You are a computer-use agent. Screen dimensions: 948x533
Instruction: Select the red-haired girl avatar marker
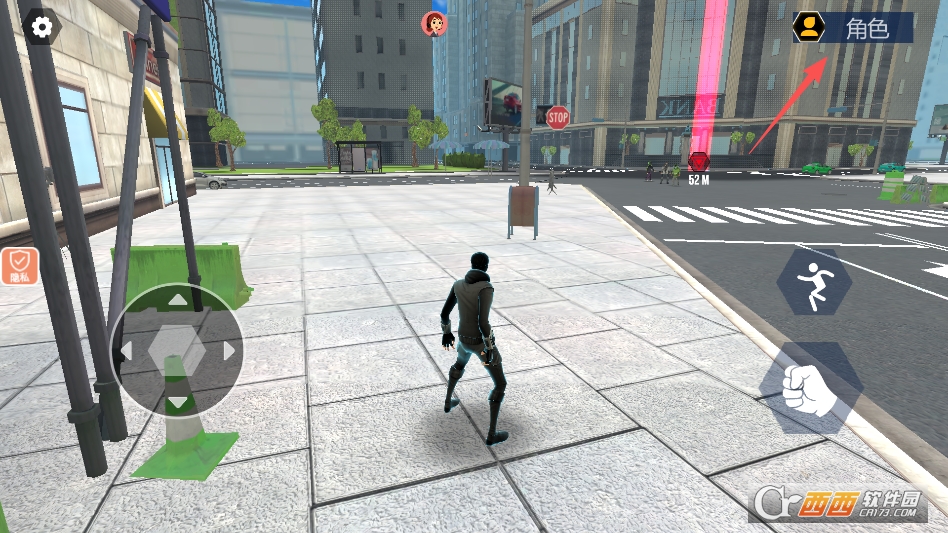pyautogui.click(x=434, y=24)
